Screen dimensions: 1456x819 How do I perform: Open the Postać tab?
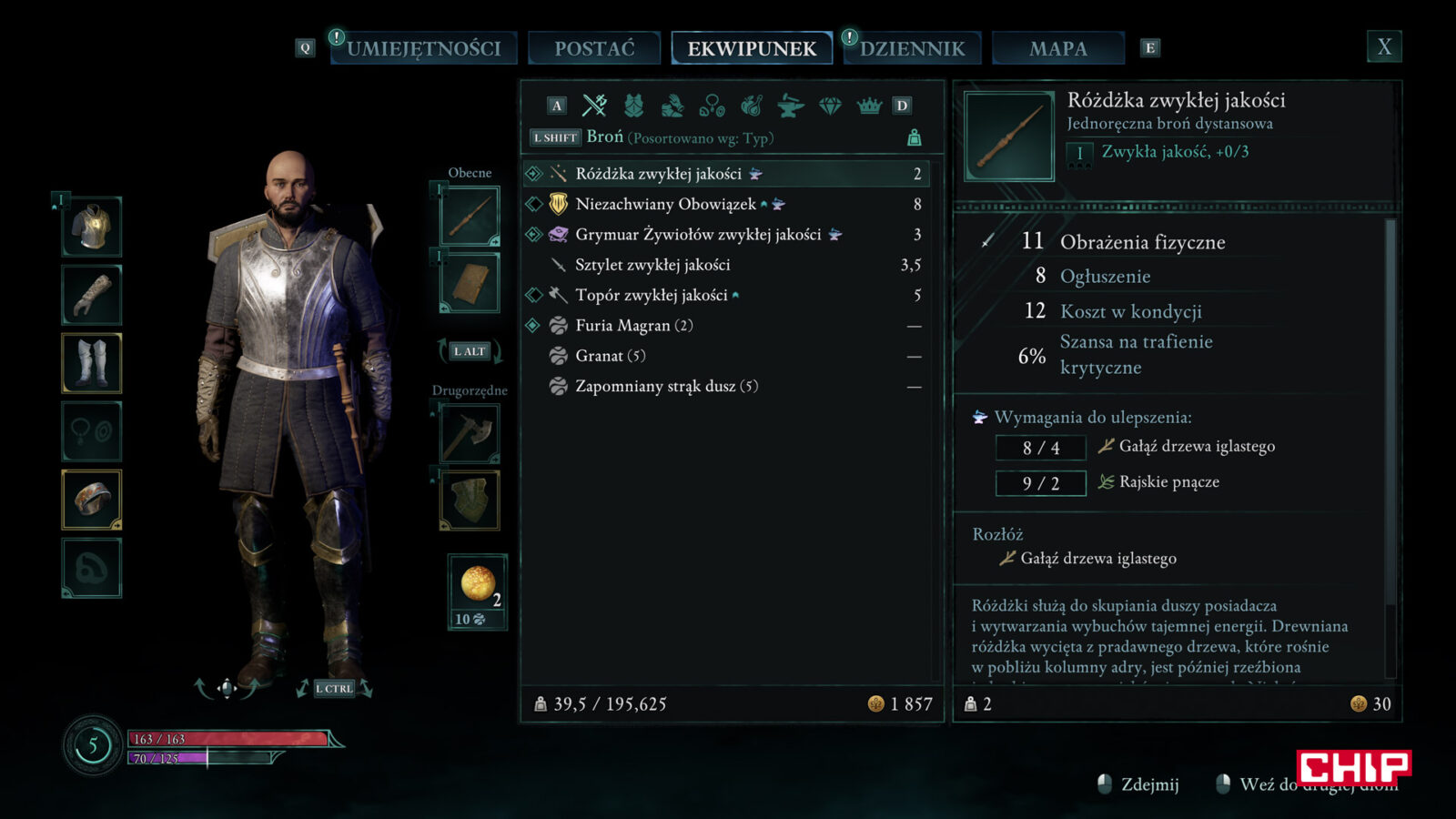(x=594, y=48)
